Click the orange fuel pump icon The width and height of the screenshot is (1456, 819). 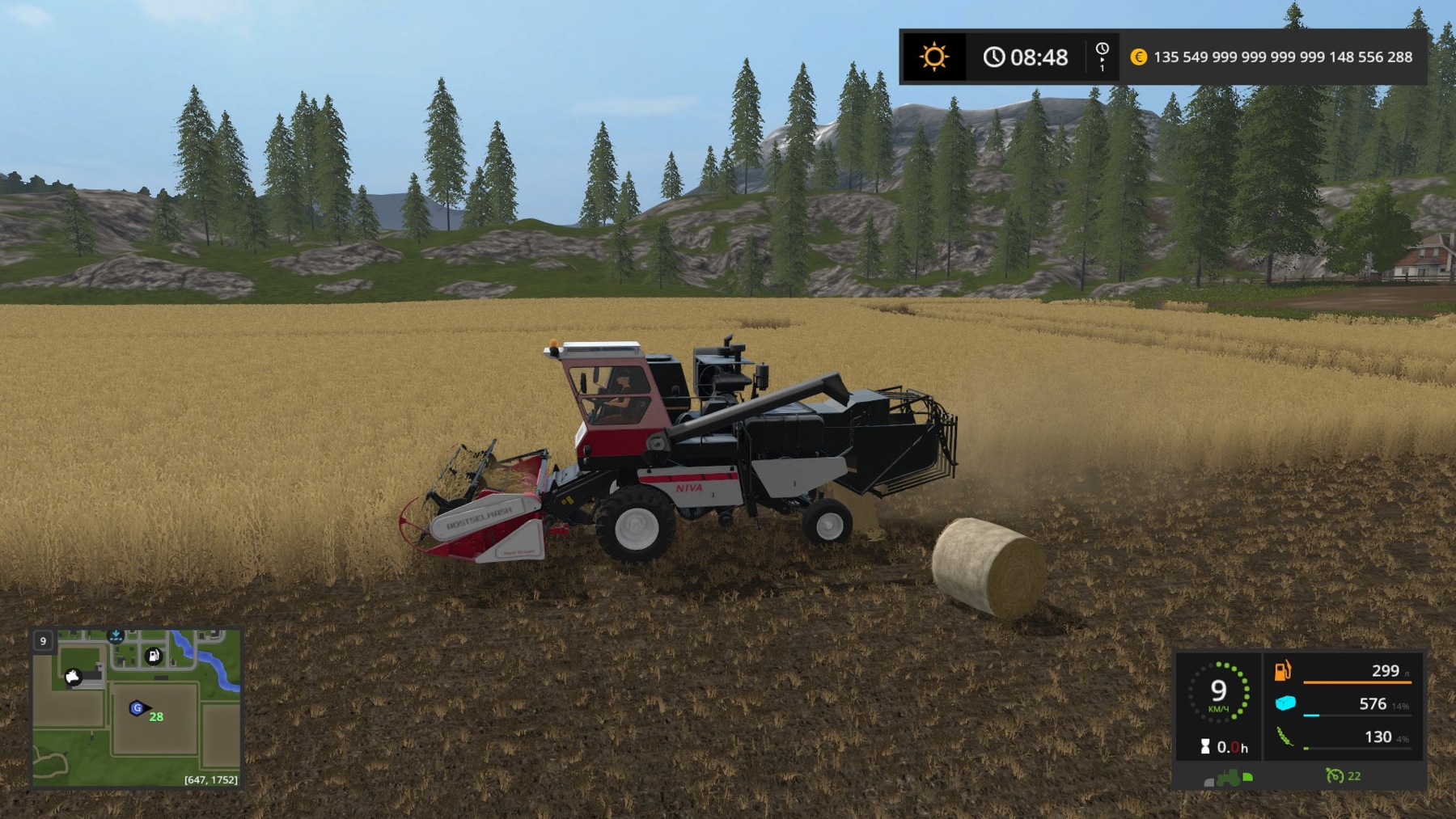click(x=1283, y=671)
